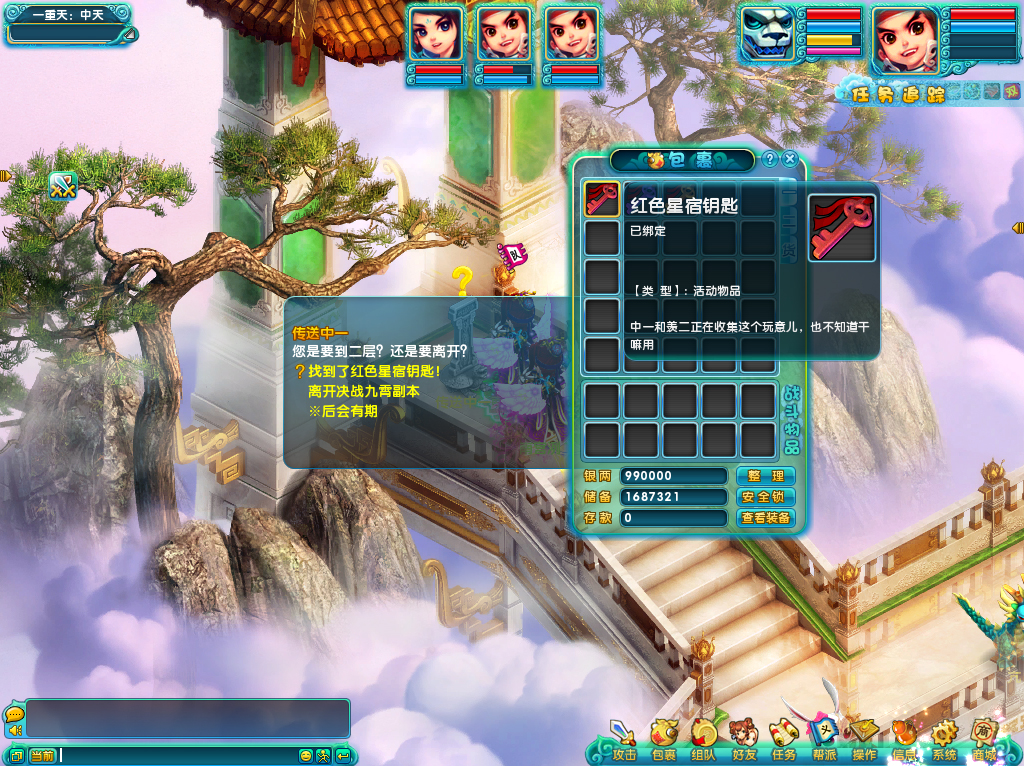The image size is (1024, 766).
Task: Open the 组队 team menu
Action: coord(704,739)
